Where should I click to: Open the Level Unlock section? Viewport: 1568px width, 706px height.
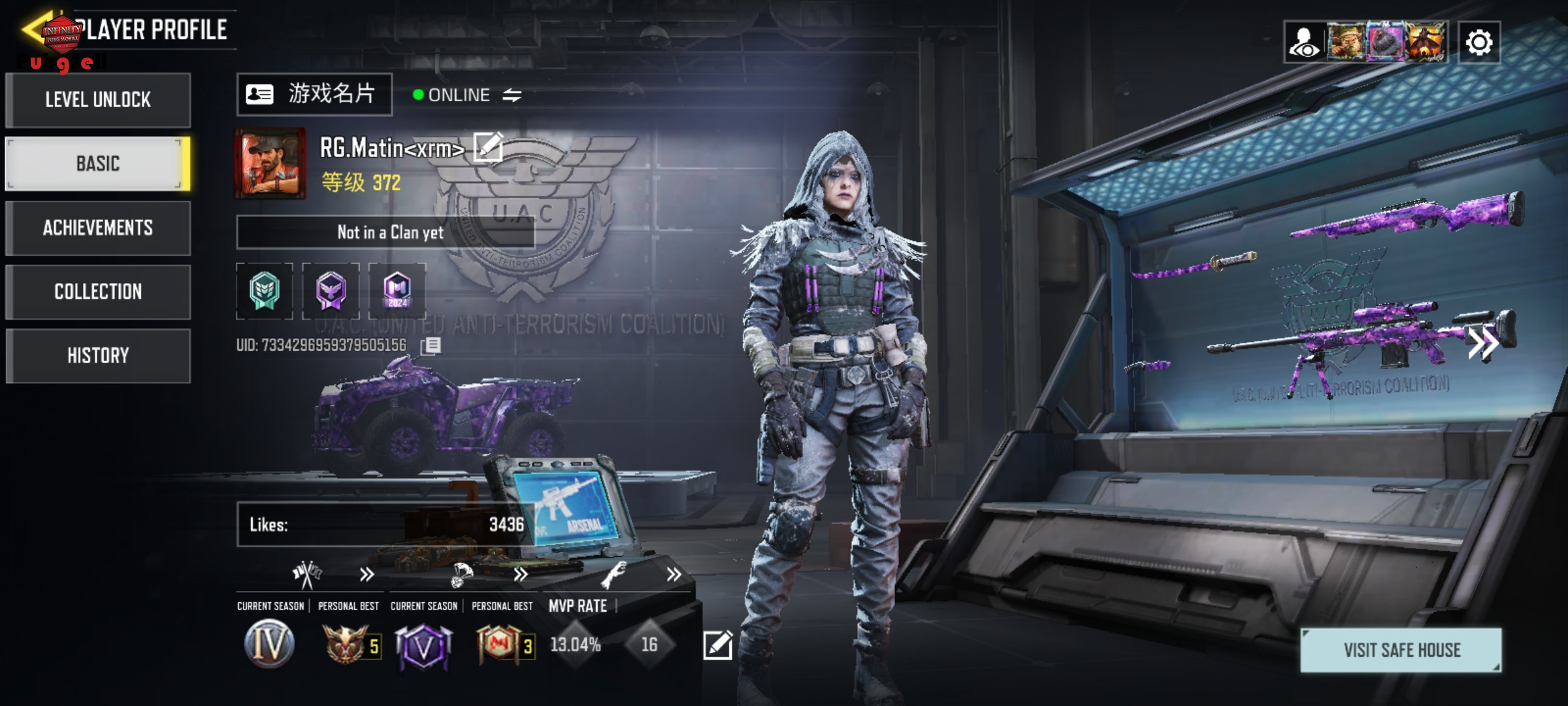[x=98, y=100]
